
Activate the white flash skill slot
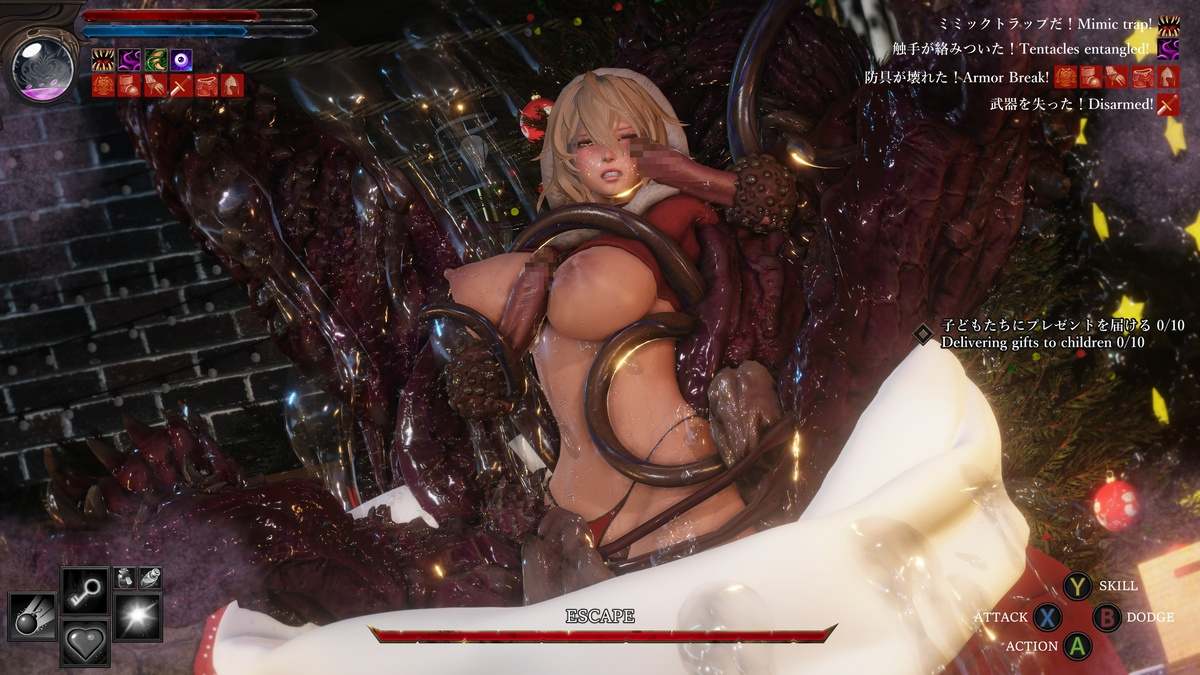[x=136, y=617]
